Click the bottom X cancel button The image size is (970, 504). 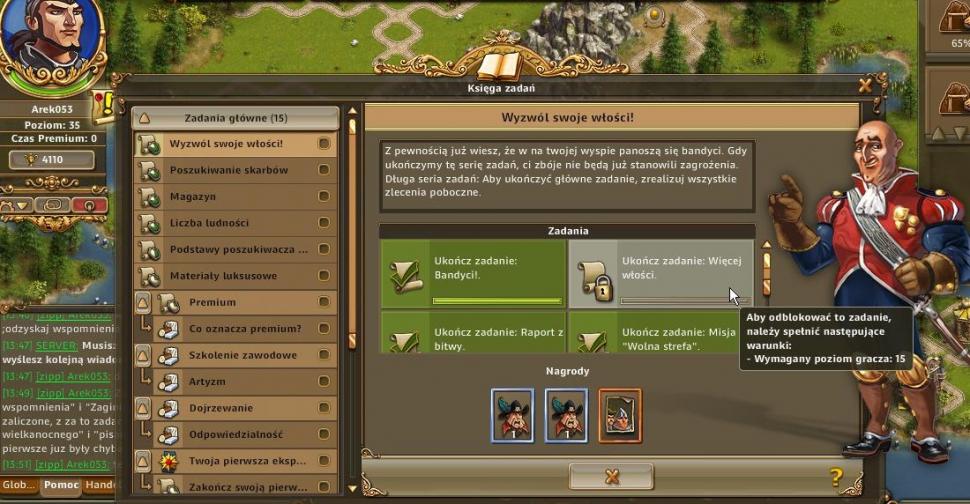point(611,476)
